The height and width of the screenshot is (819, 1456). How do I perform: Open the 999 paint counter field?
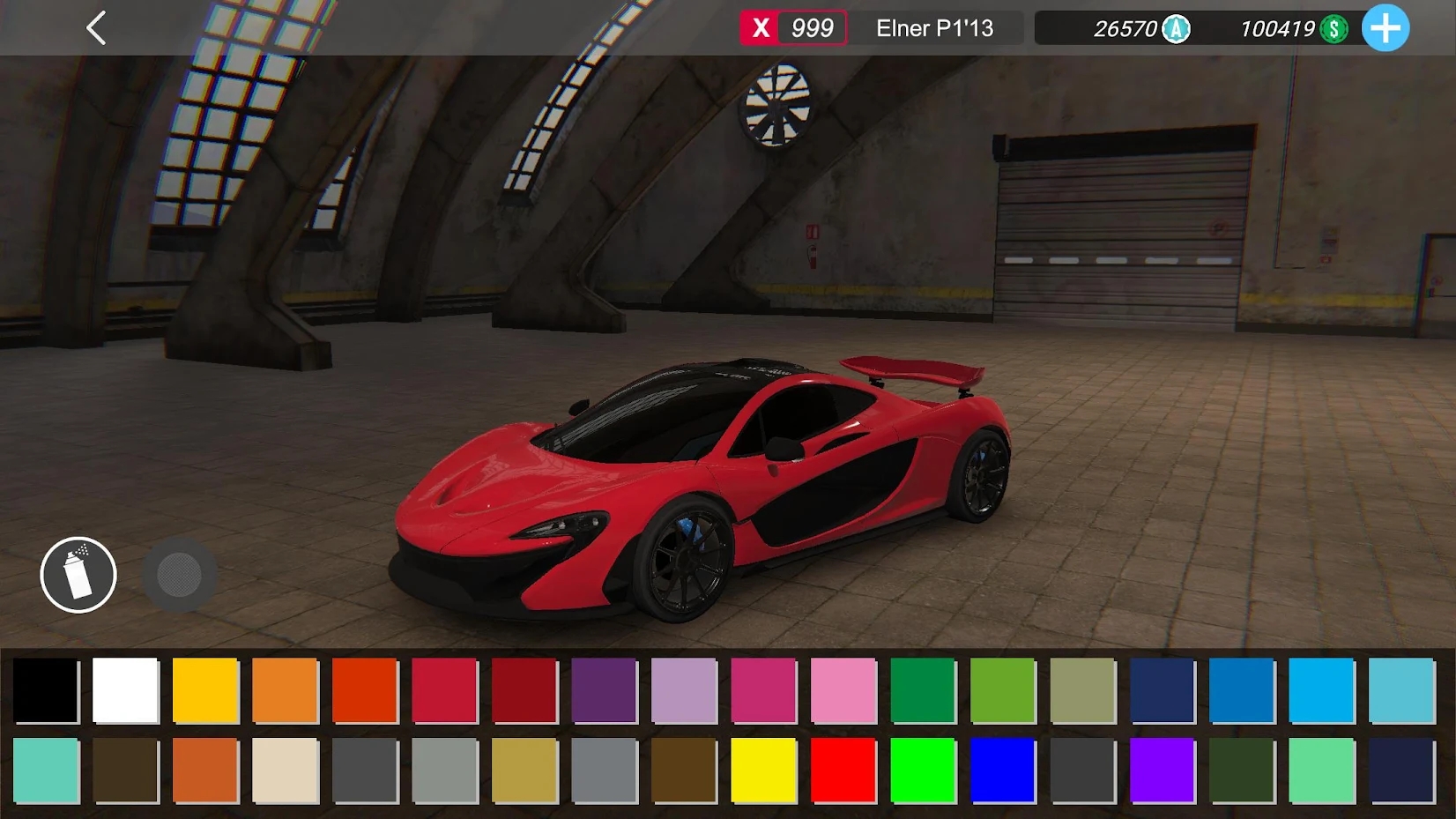coord(812,28)
